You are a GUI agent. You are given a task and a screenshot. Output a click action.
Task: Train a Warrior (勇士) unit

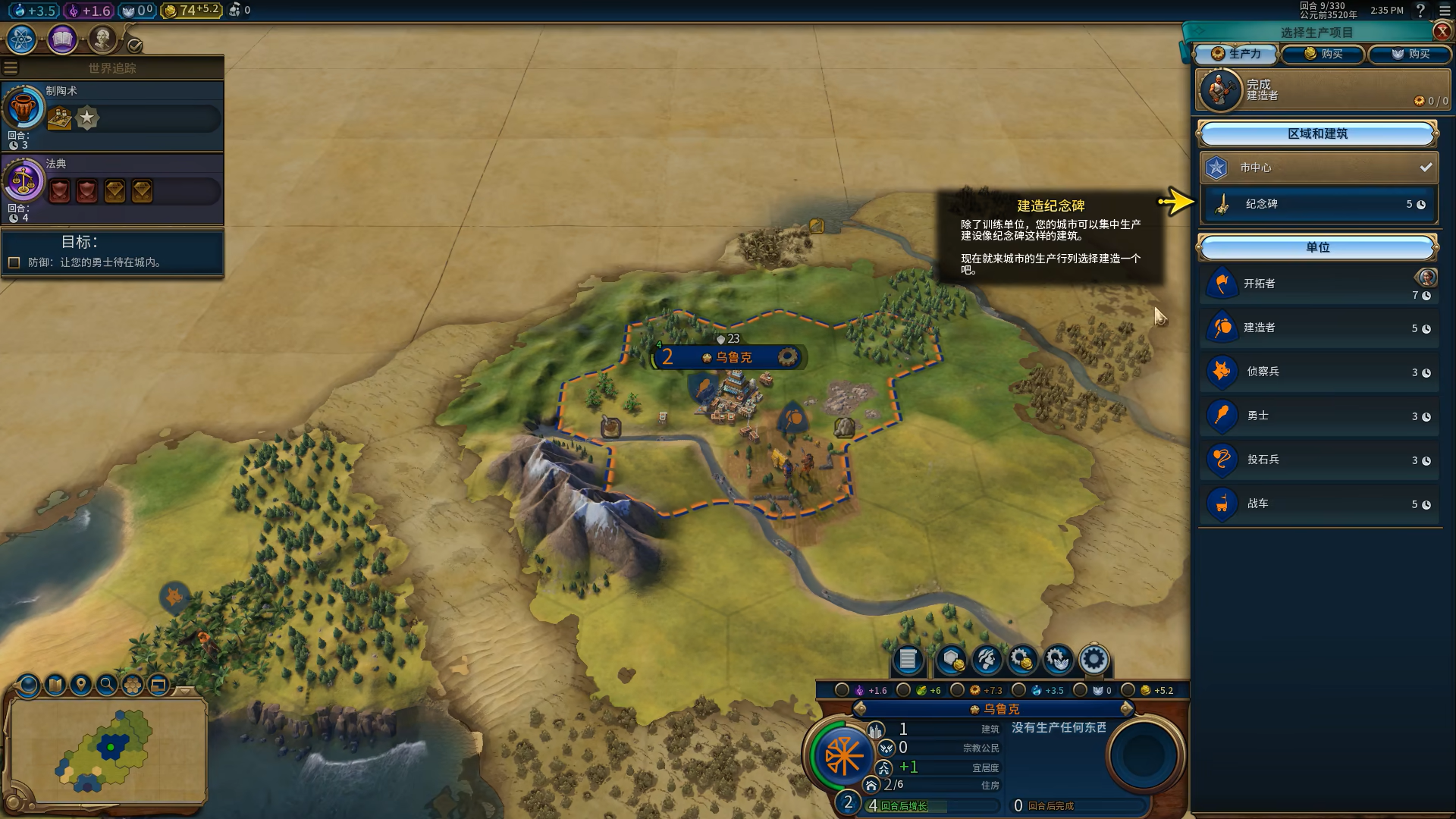tap(1318, 416)
